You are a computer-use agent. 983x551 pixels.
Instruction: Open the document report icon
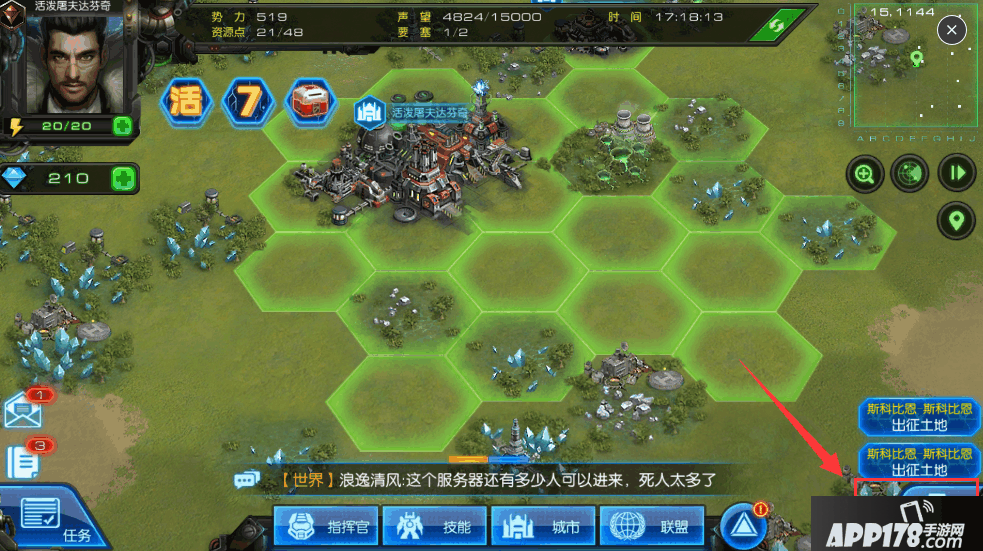[23, 461]
